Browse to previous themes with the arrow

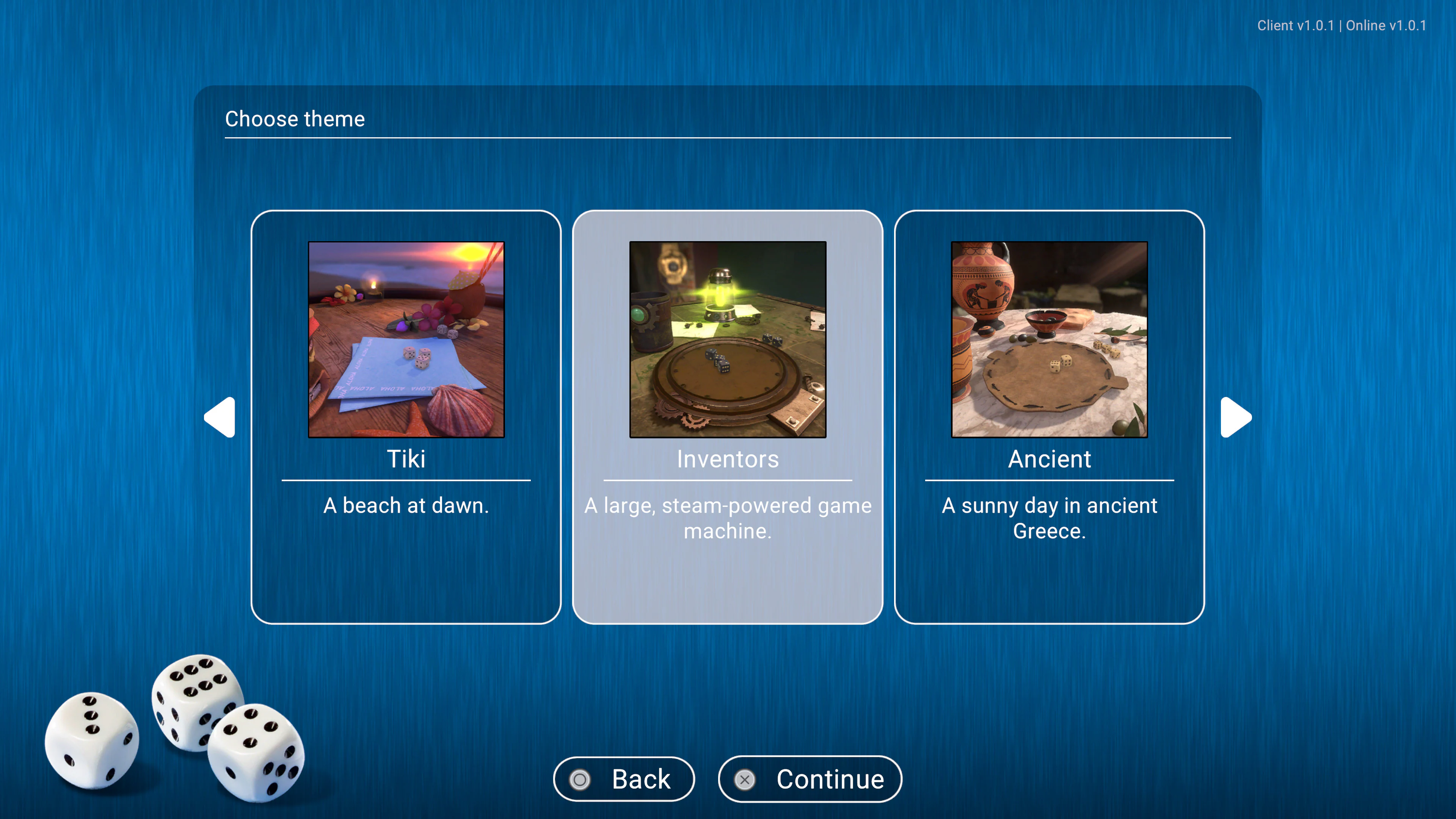(220, 417)
